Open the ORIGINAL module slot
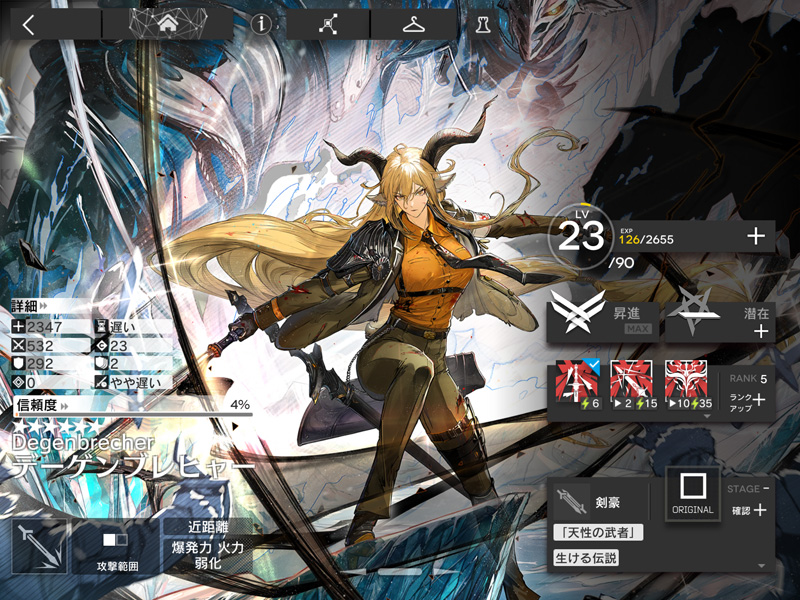This screenshot has width=800, height=600. click(x=692, y=494)
